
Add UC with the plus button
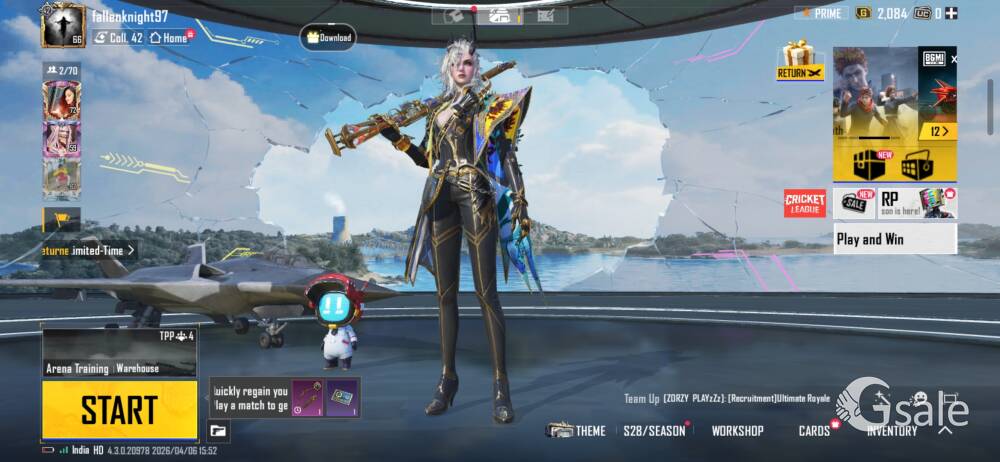951,13
